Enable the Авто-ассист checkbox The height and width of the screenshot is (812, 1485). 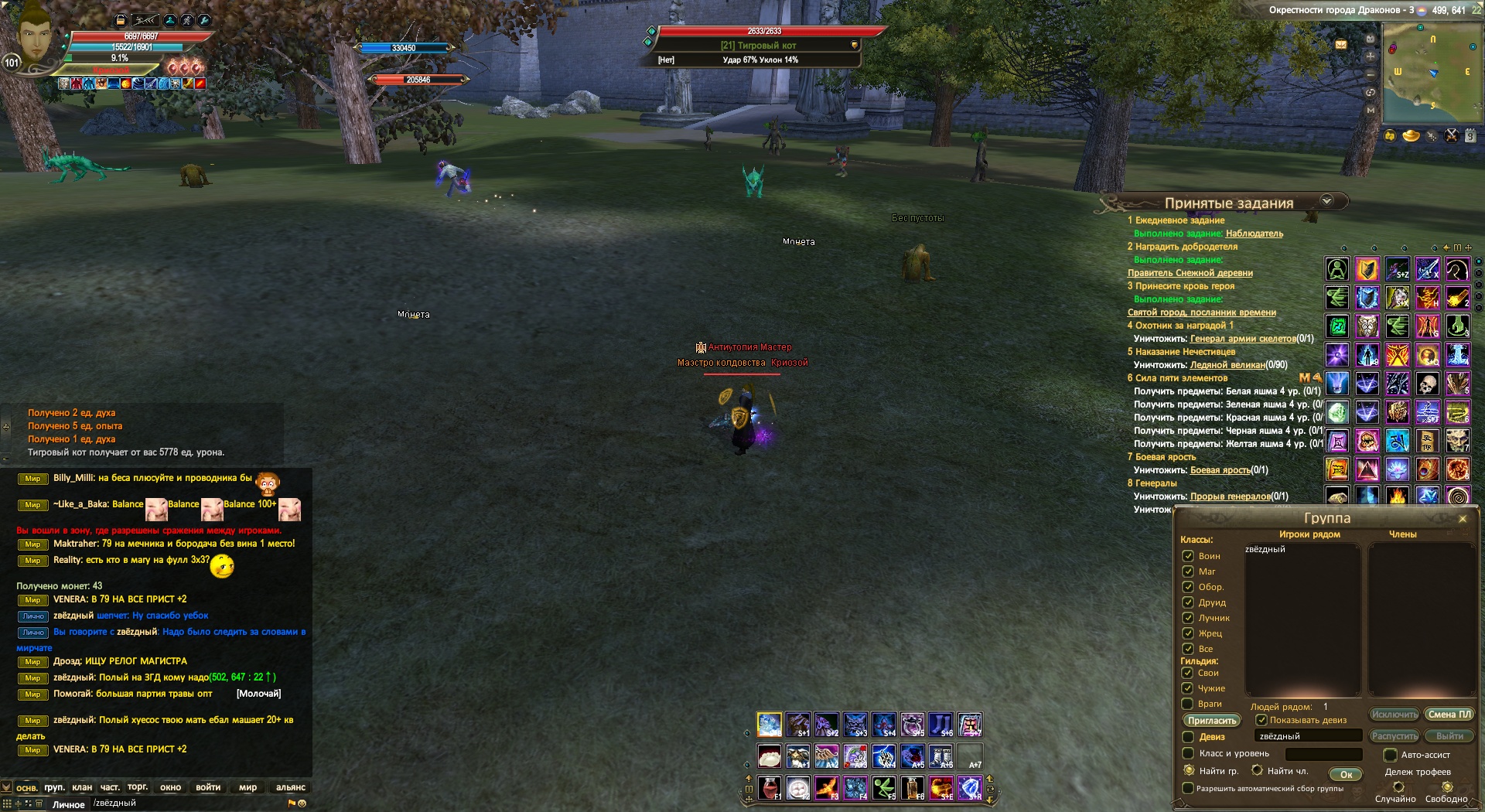pos(1390,755)
